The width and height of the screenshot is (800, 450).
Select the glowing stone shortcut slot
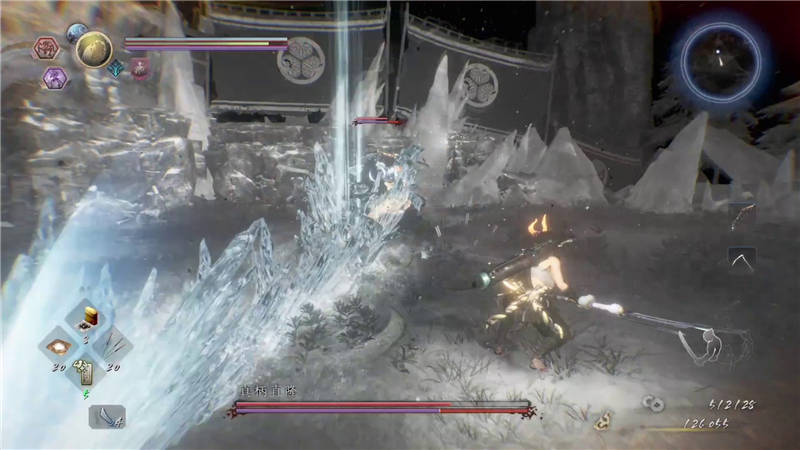coord(58,346)
